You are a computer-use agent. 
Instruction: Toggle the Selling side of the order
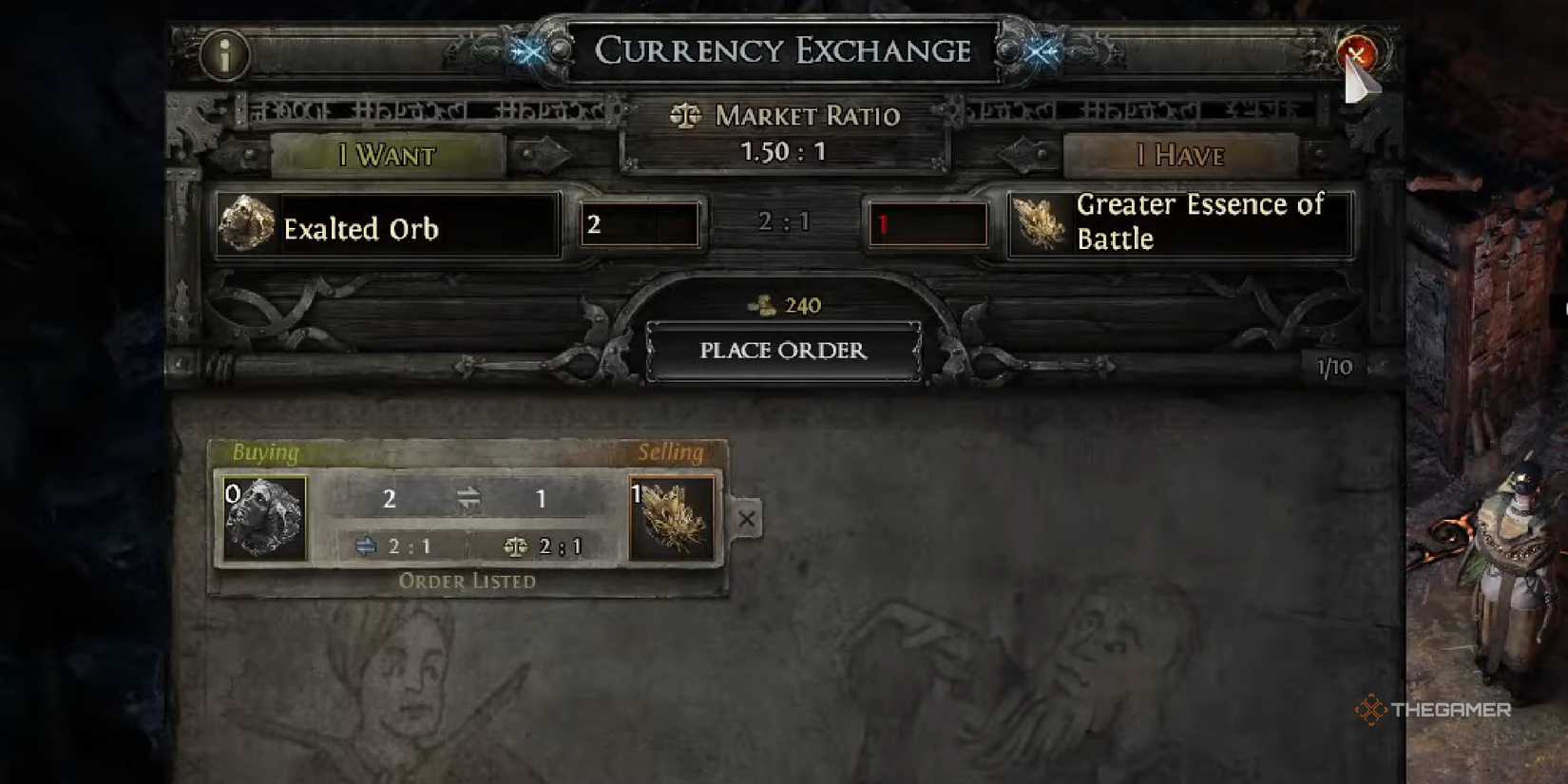click(x=672, y=452)
